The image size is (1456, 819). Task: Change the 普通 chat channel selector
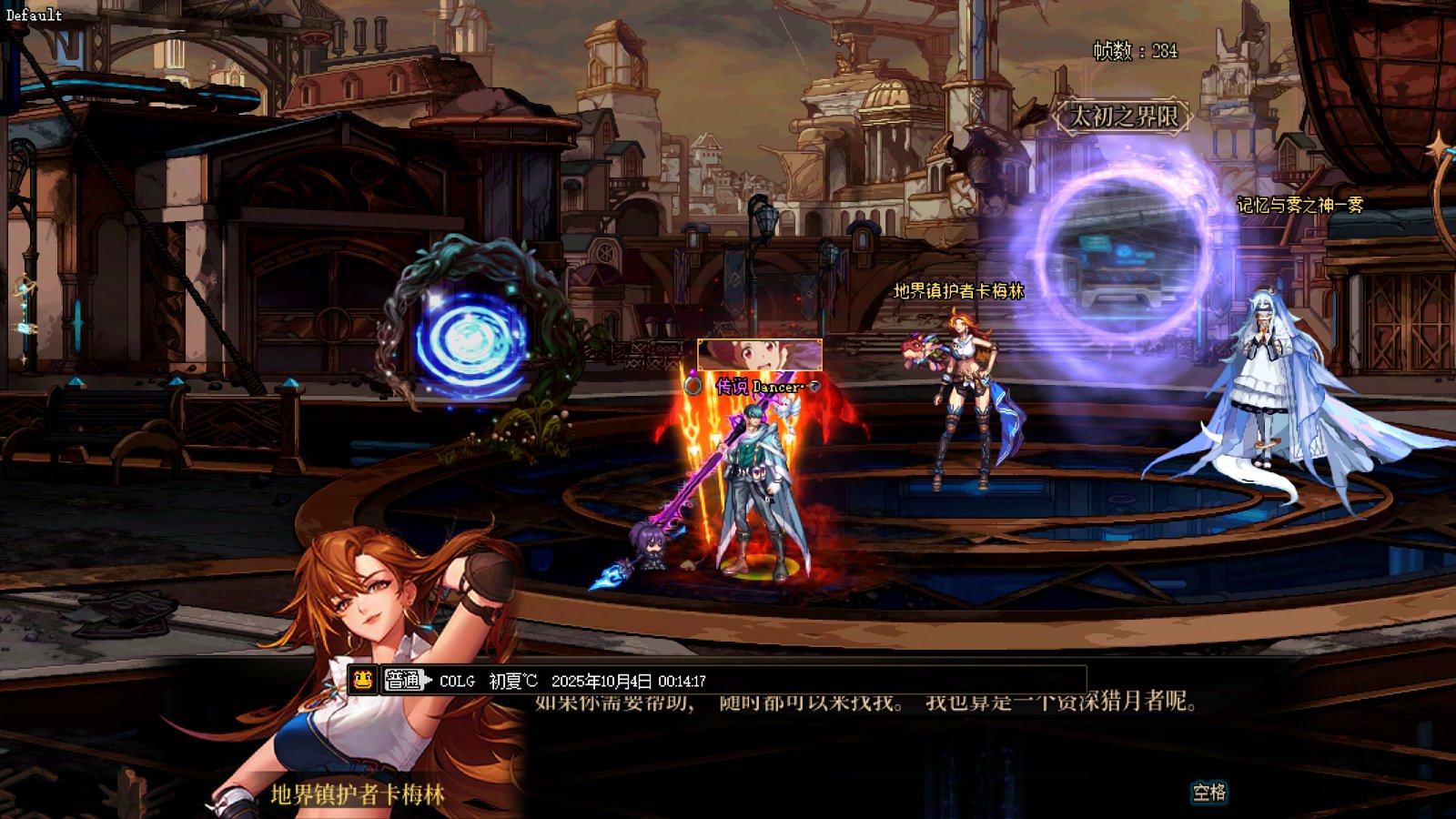[x=405, y=680]
